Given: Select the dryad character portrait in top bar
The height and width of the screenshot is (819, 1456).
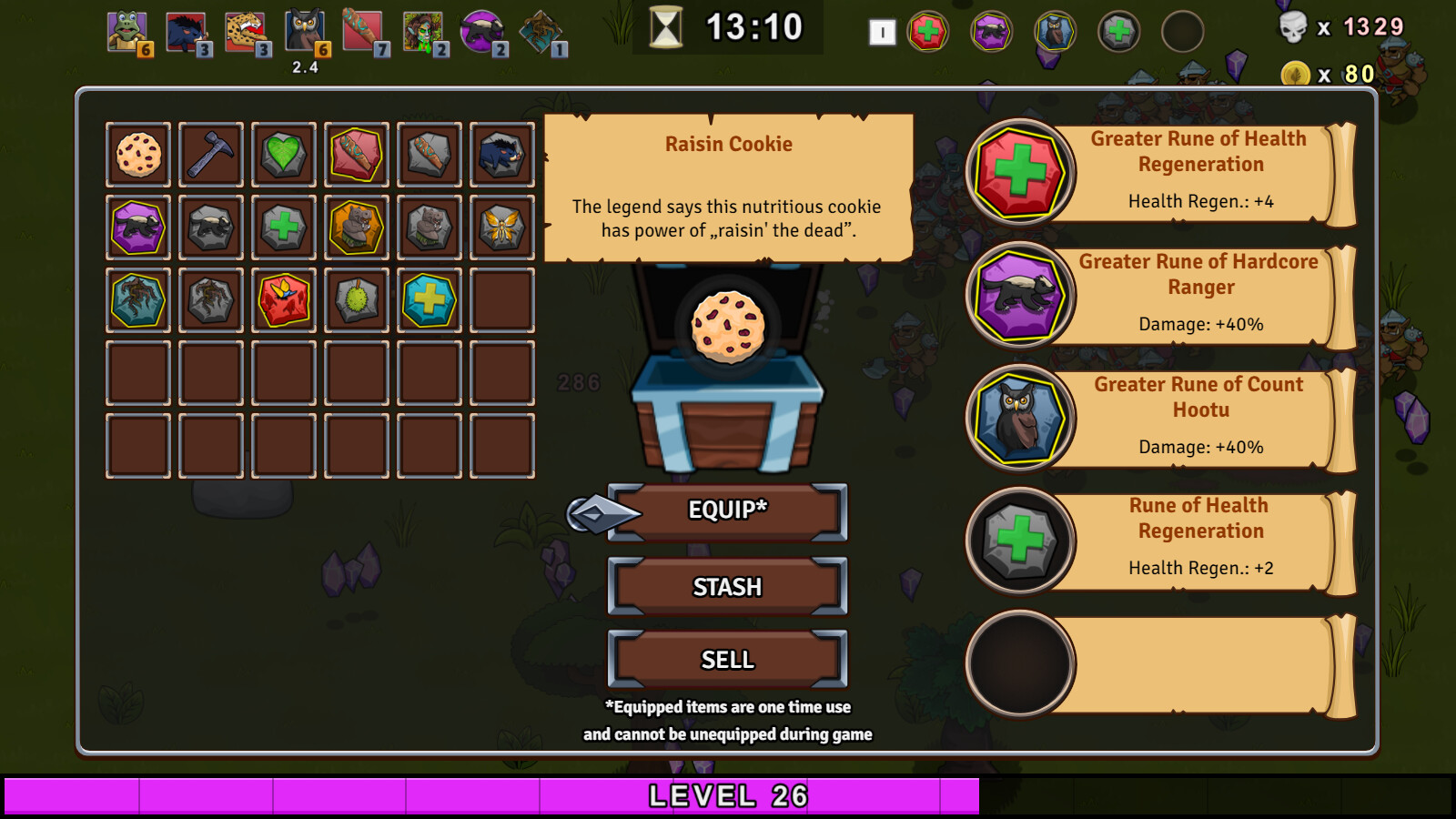Looking at the screenshot, I should click(422, 28).
